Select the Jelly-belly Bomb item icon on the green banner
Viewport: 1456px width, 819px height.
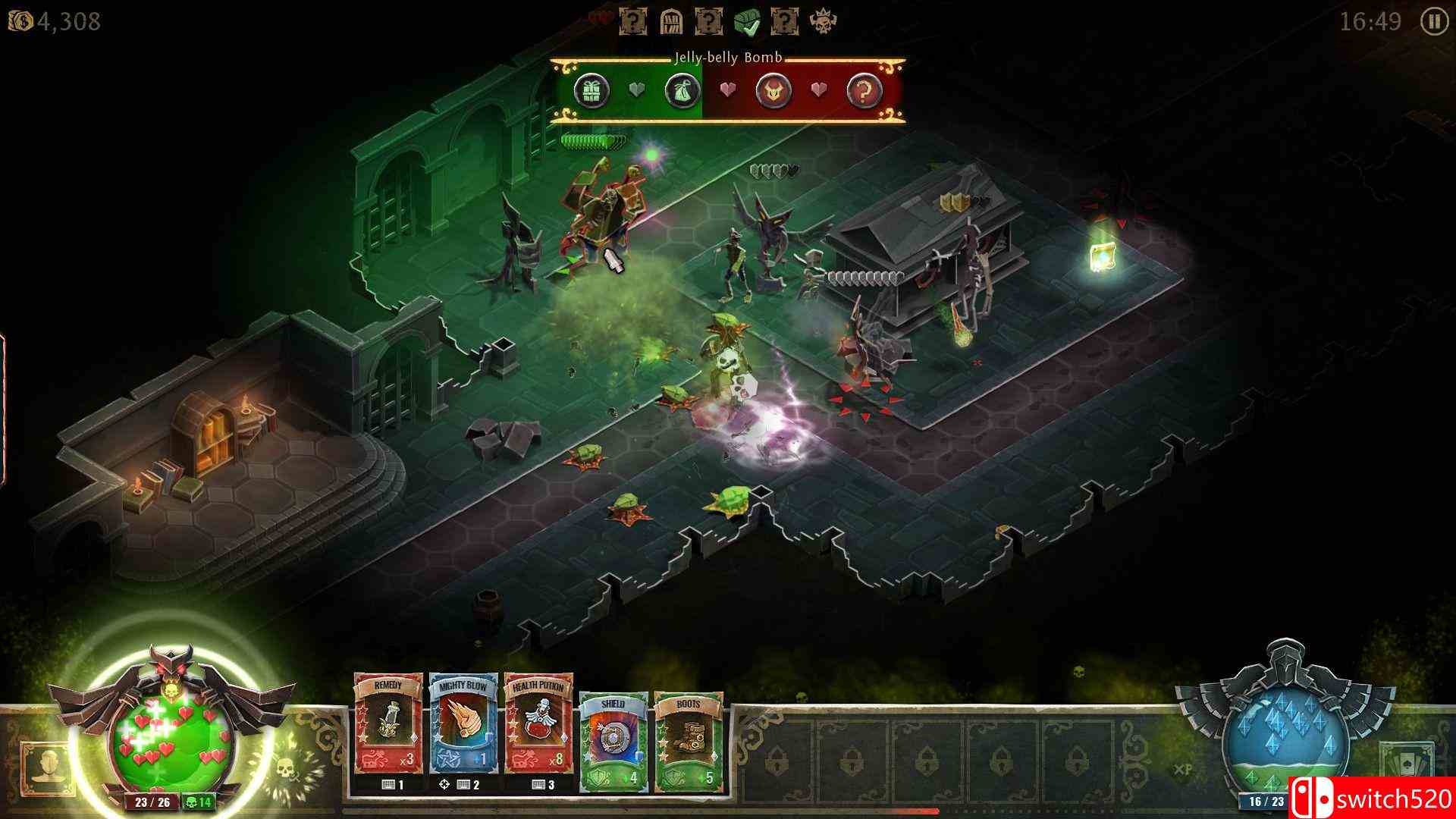[681, 91]
